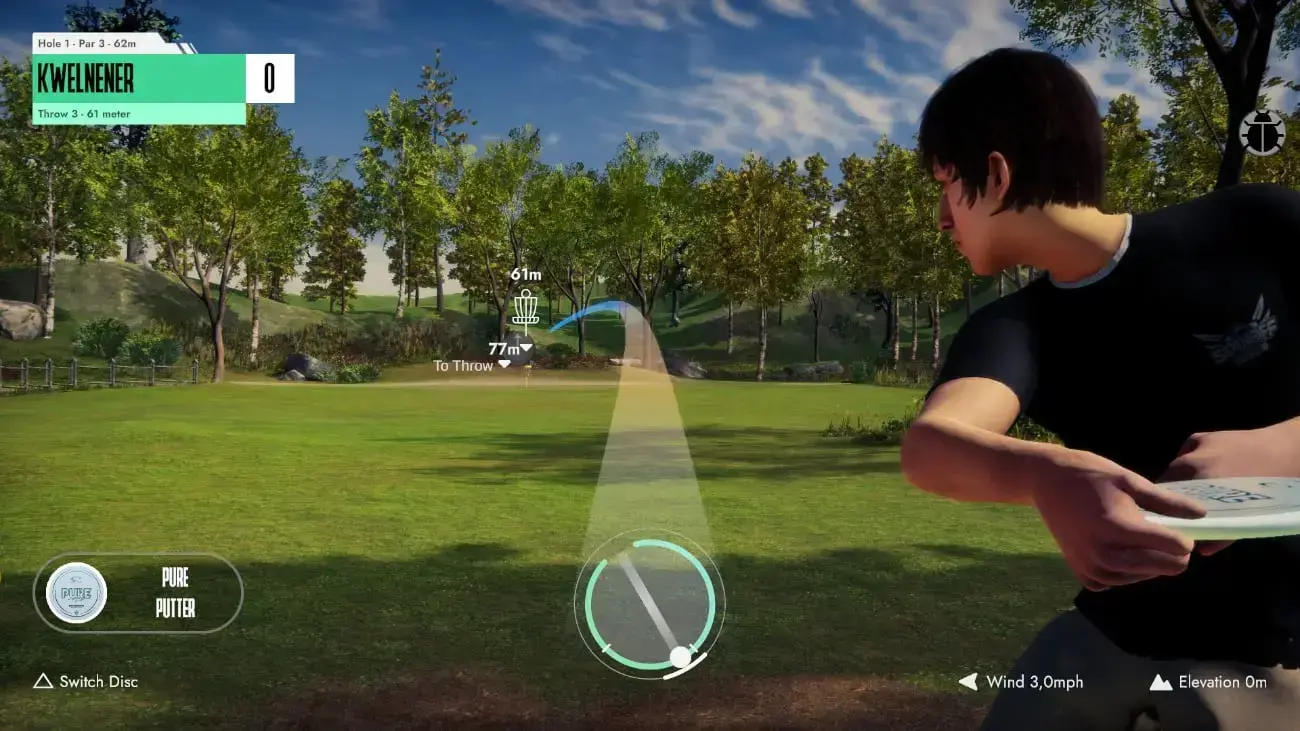Toggle the Elevation 0m display
This screenshot has width=1300, height=731.
(1225, 682)
